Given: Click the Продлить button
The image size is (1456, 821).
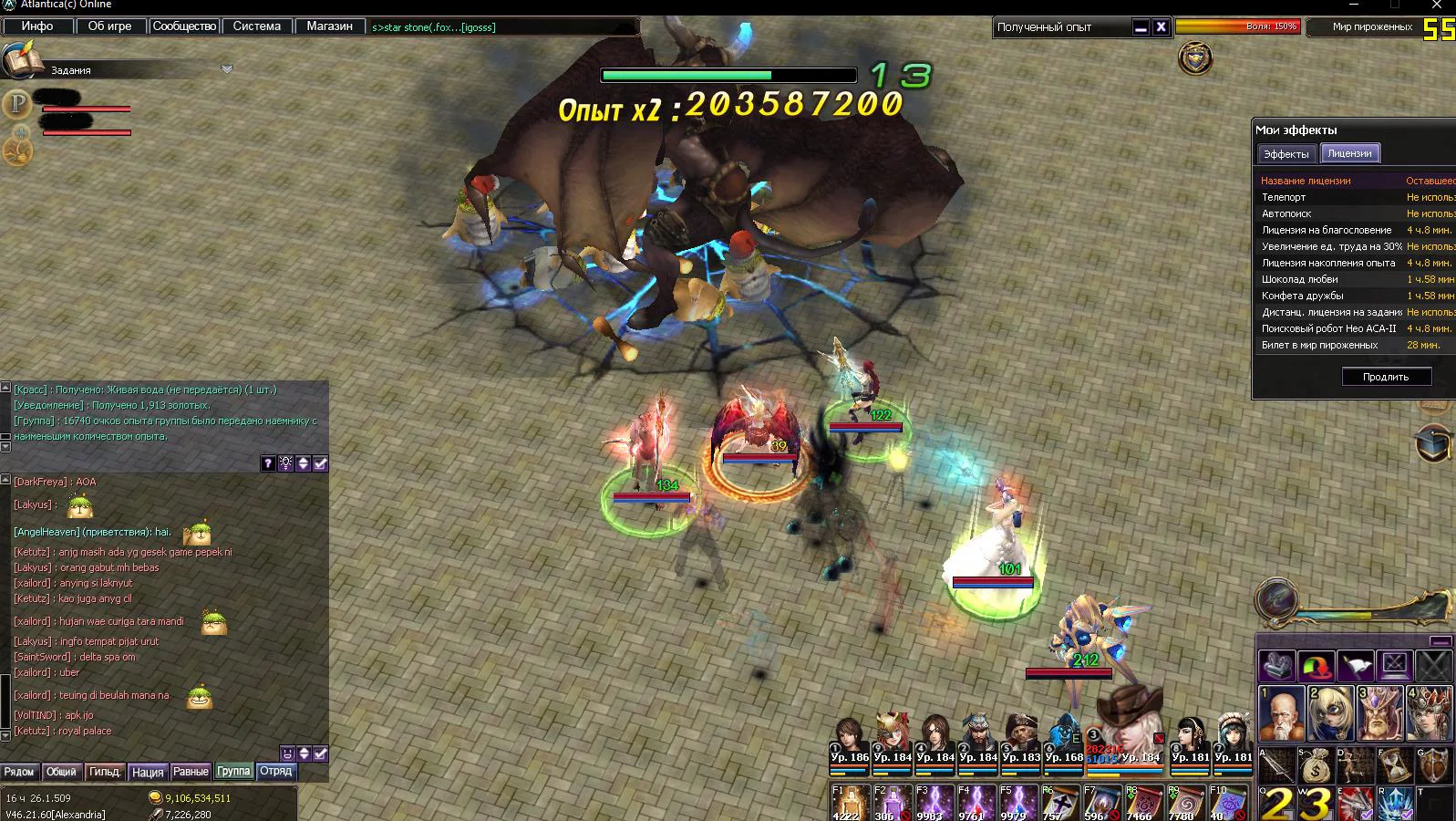Looking at the screenshot, I should 1385,377.
